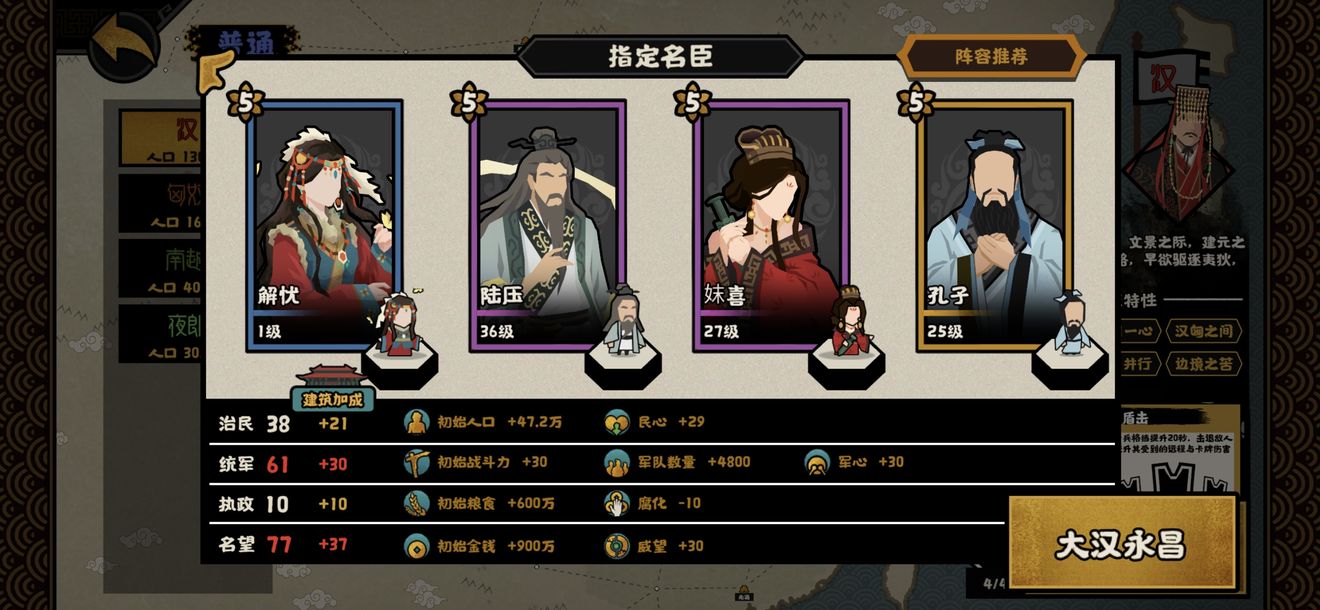Switch to the 普通 difficulty tab
Image resolution: width=1320 pixels, height=610 pixels.
point(245,41)
